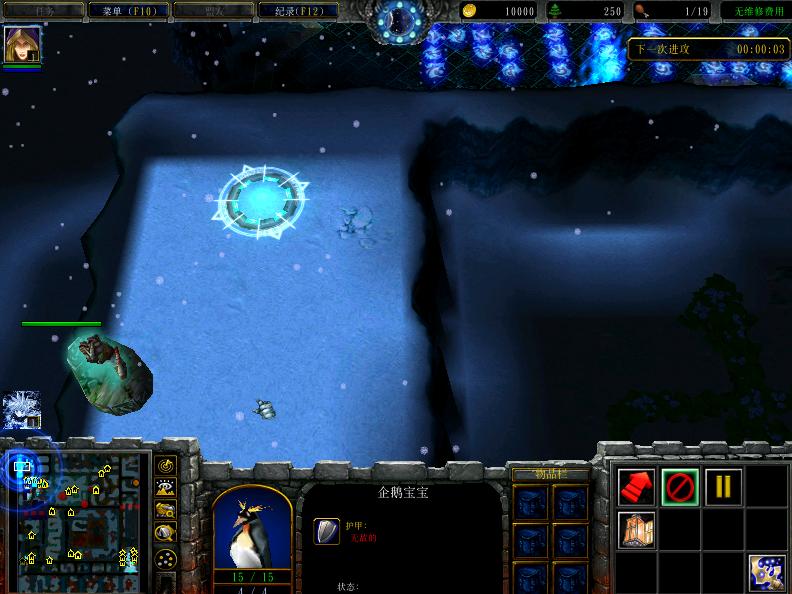The width and height of the screenshot is (792, 594).
Task: Activate the yellow bars Hold Position command
Action: click(x=723, y=487)
